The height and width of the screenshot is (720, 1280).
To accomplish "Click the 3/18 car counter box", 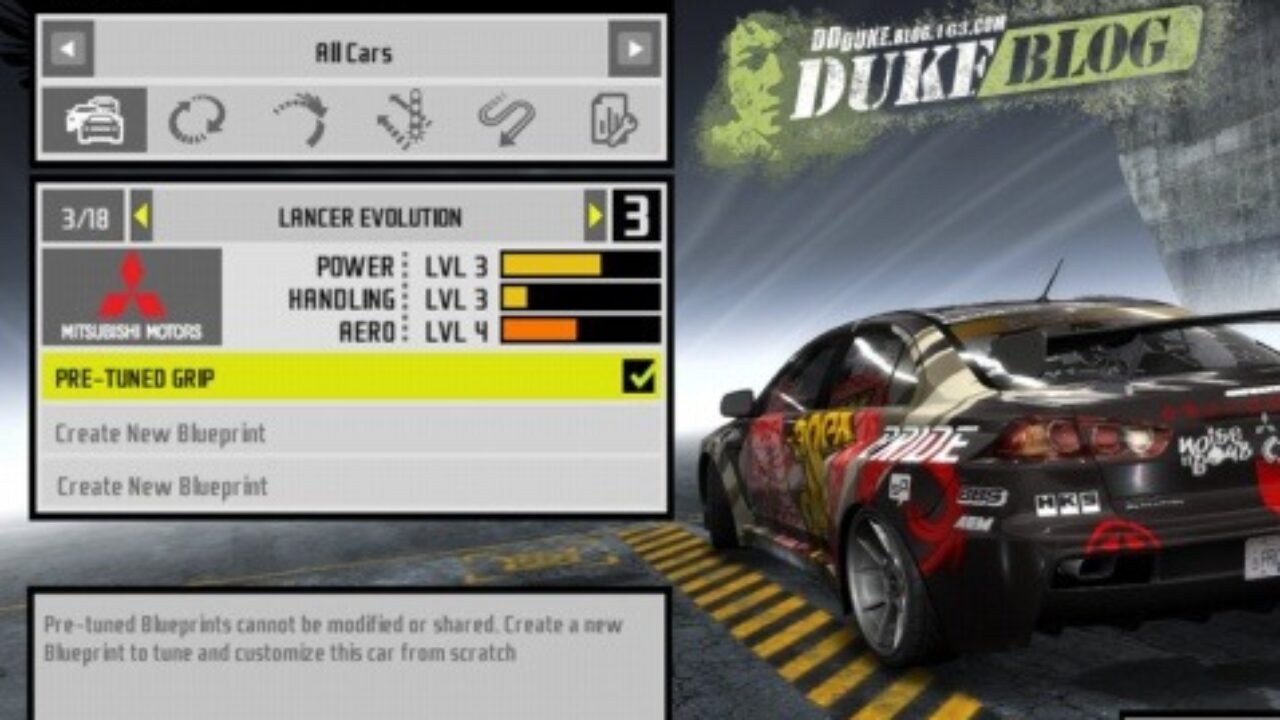I will click(x=85, y=214).
